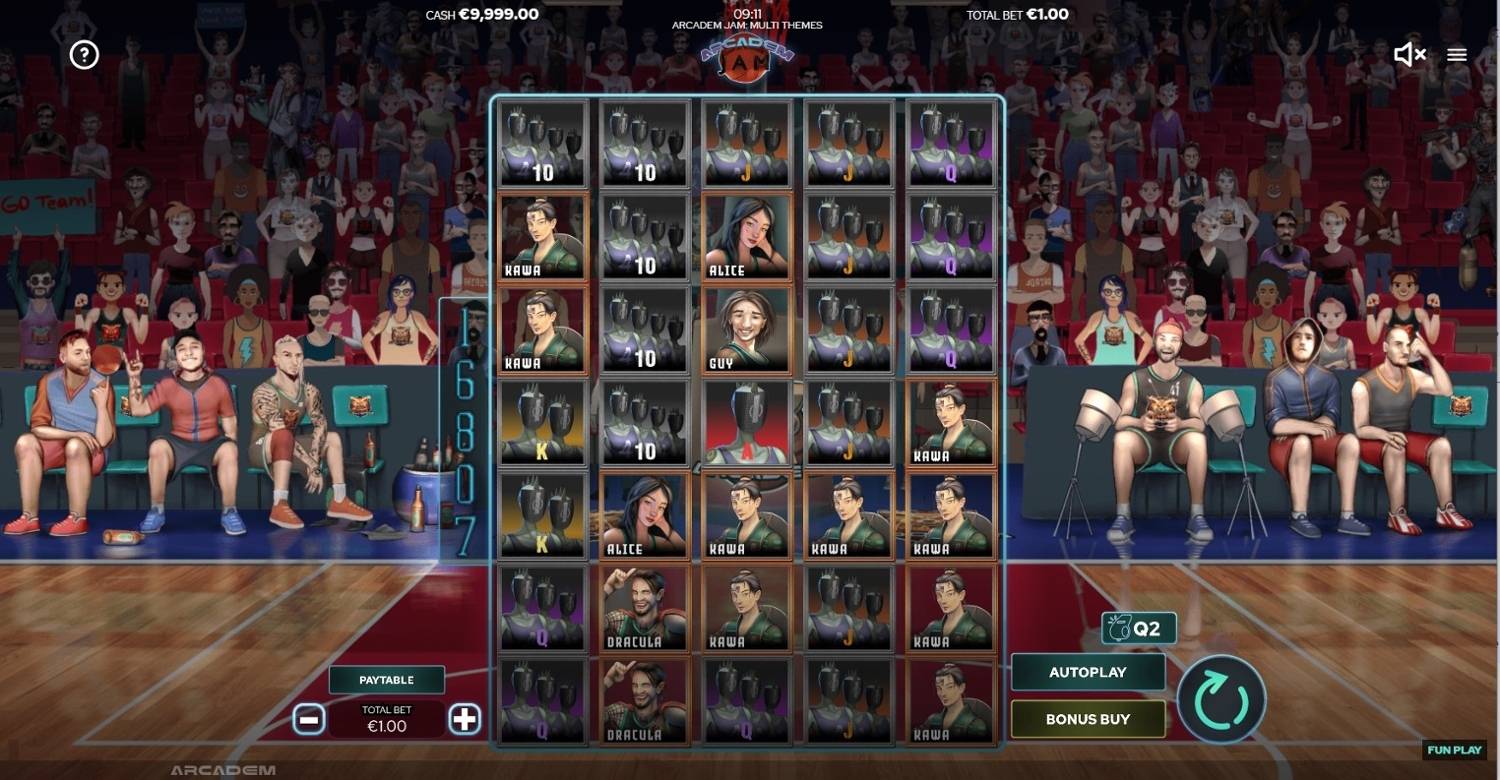Select the Dracula symbol on the second reel
This screenshot has width=1500, height=780.
pyautogui.click(x=645, y=610)
